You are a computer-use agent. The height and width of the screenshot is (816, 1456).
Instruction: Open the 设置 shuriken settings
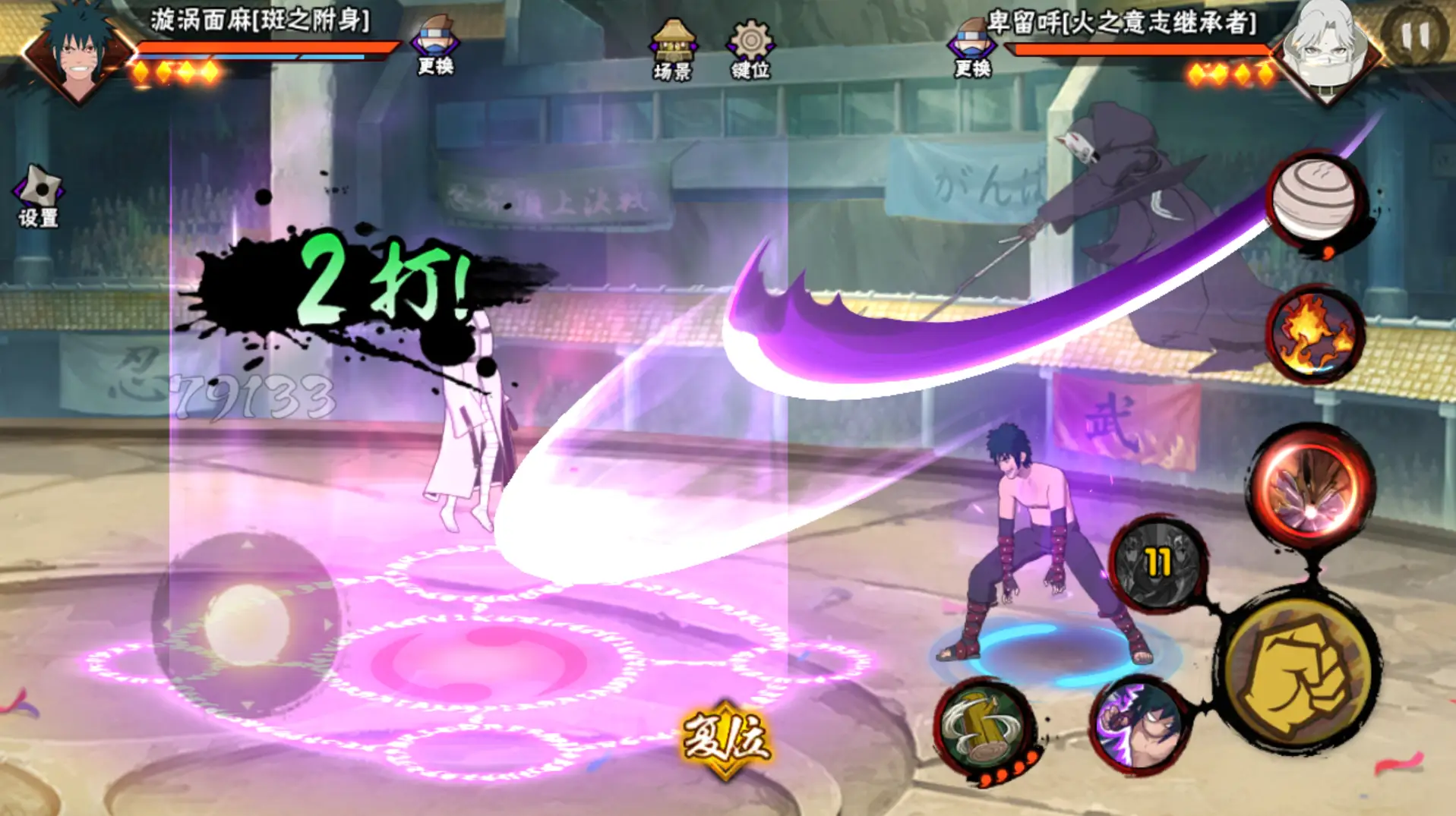[x=39, y=195]
